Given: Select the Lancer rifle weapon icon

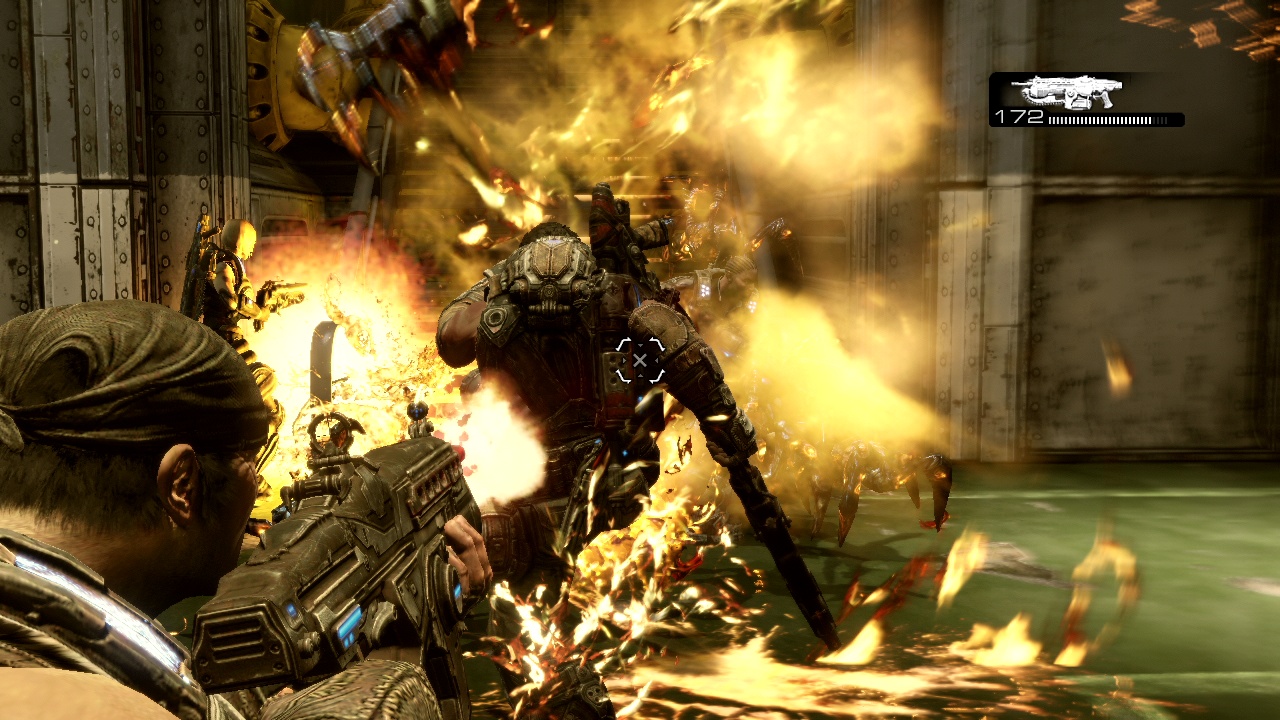Looking at the screenshot, I should coord(1065,92).
